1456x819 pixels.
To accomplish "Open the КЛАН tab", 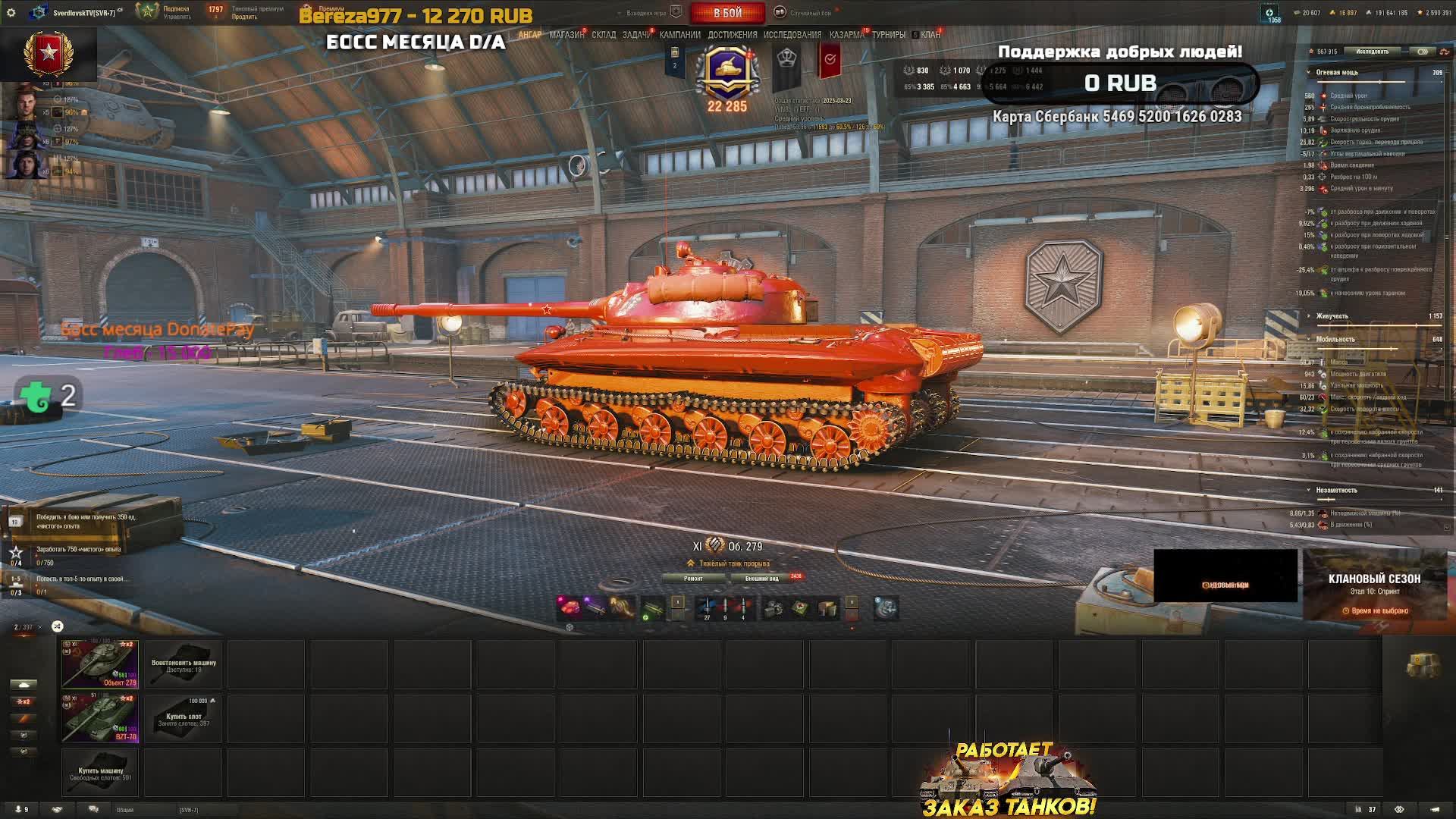I will pyautogui.click(x=930, y=35).
